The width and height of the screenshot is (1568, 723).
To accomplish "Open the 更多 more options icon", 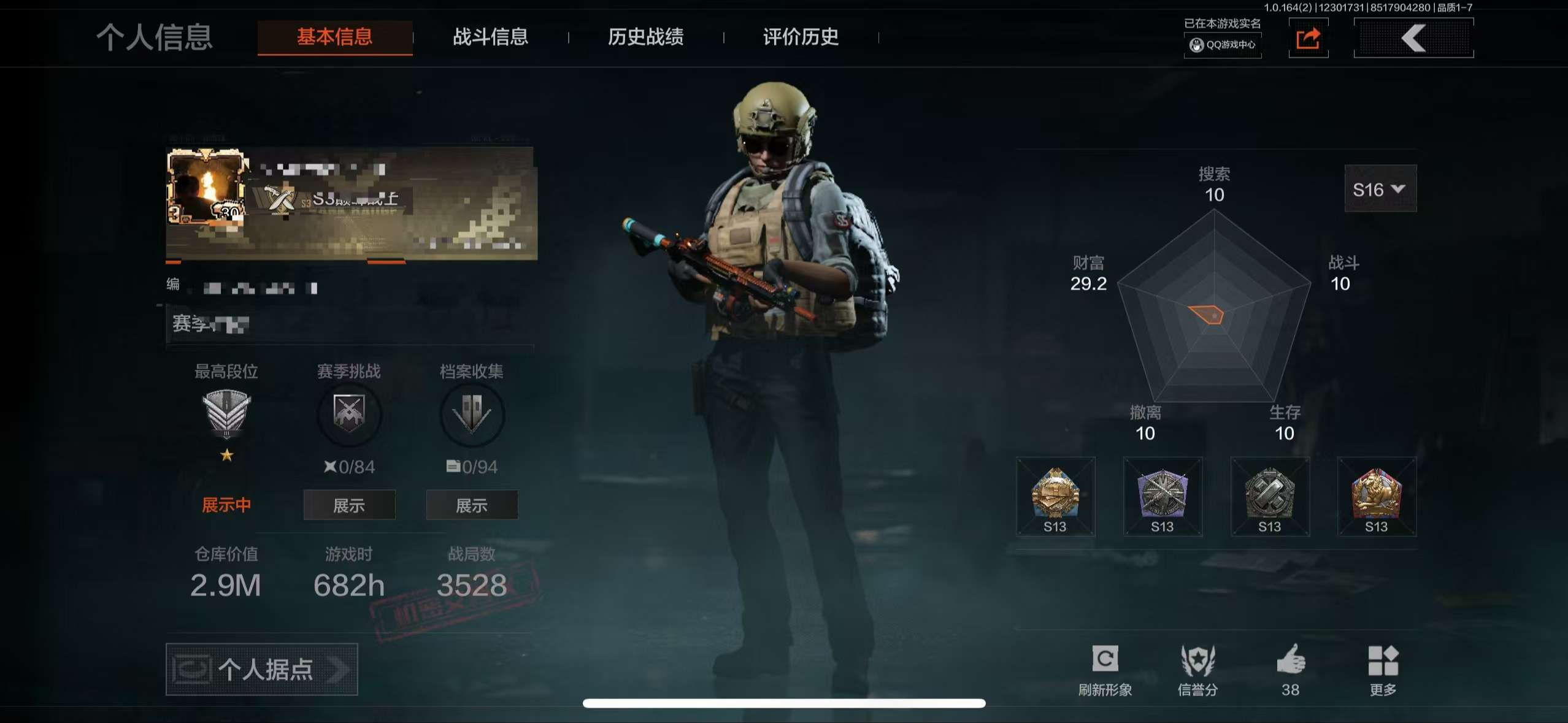I will tap(1383, 661).
